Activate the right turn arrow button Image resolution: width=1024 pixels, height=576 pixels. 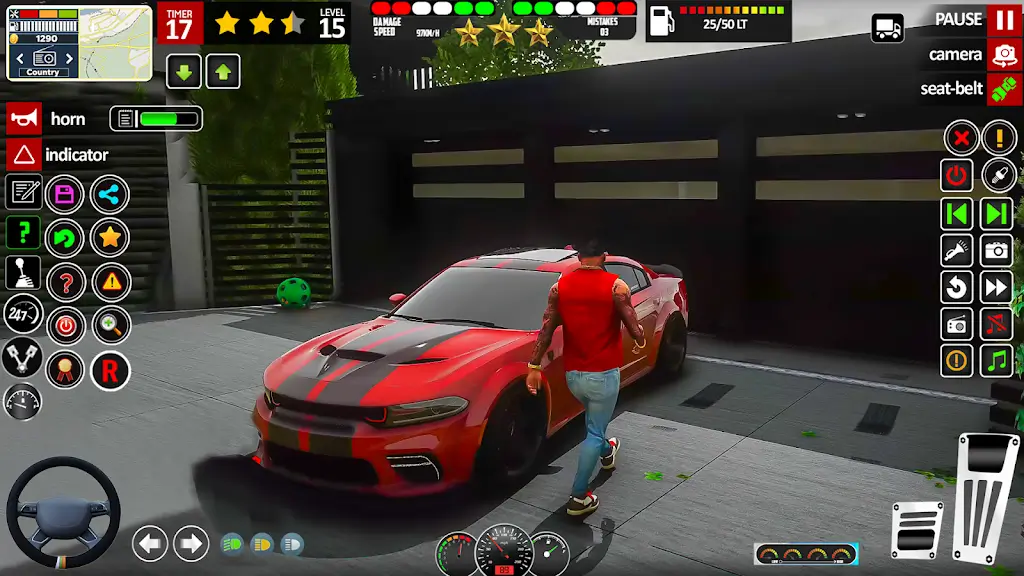[191, 543]
